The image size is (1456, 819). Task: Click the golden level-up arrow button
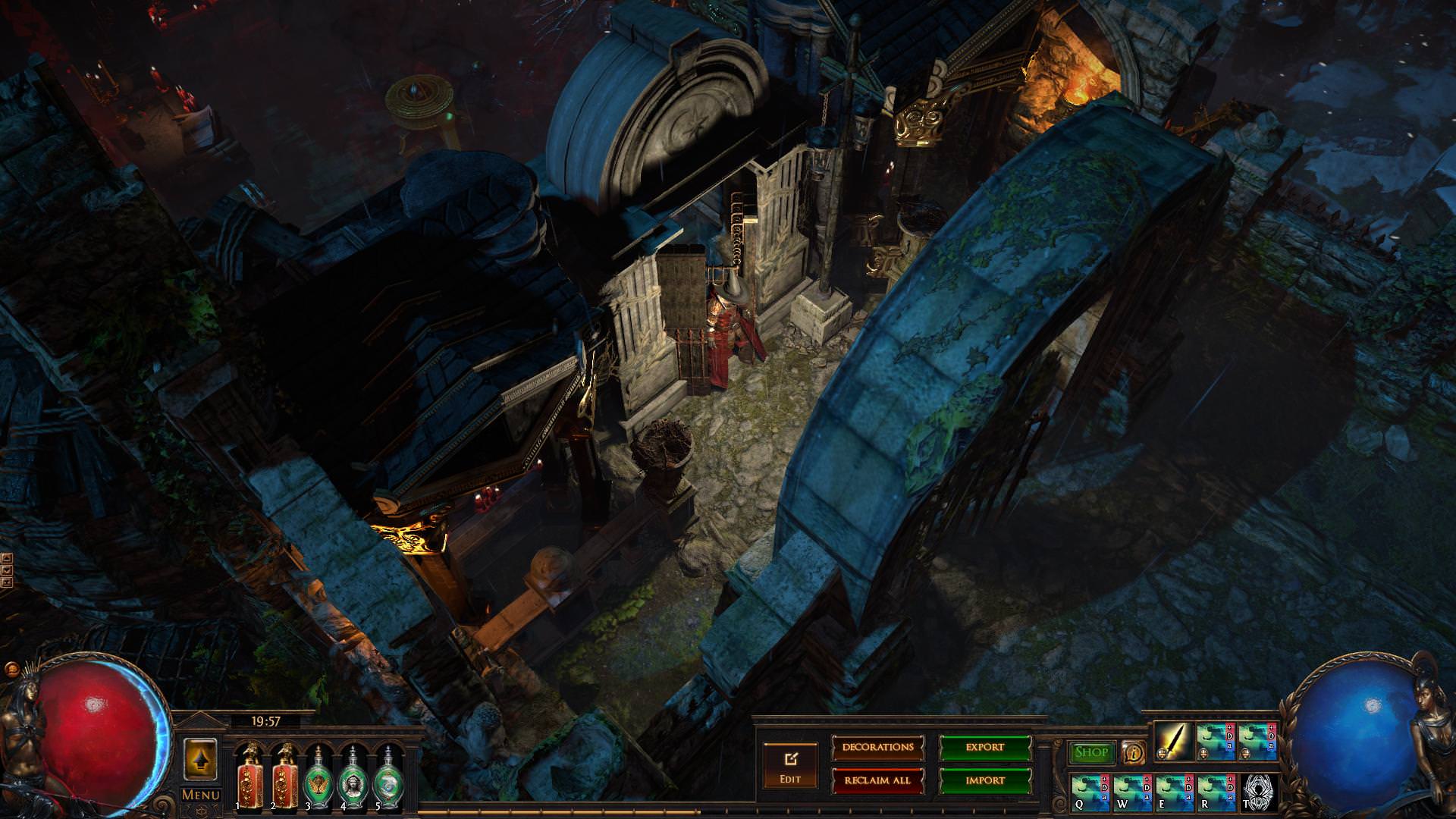click(x=200, y=758)
